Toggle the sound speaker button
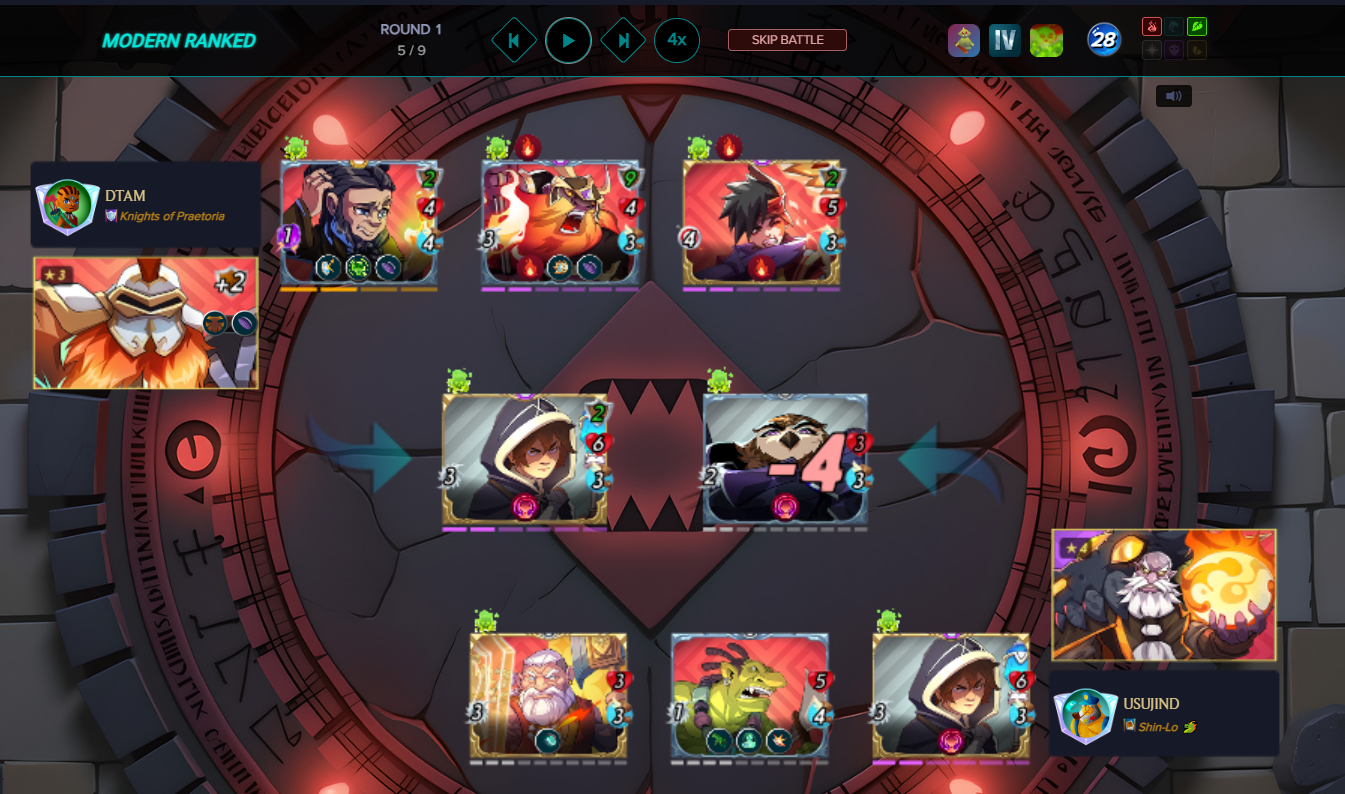 click(1174, 96)
